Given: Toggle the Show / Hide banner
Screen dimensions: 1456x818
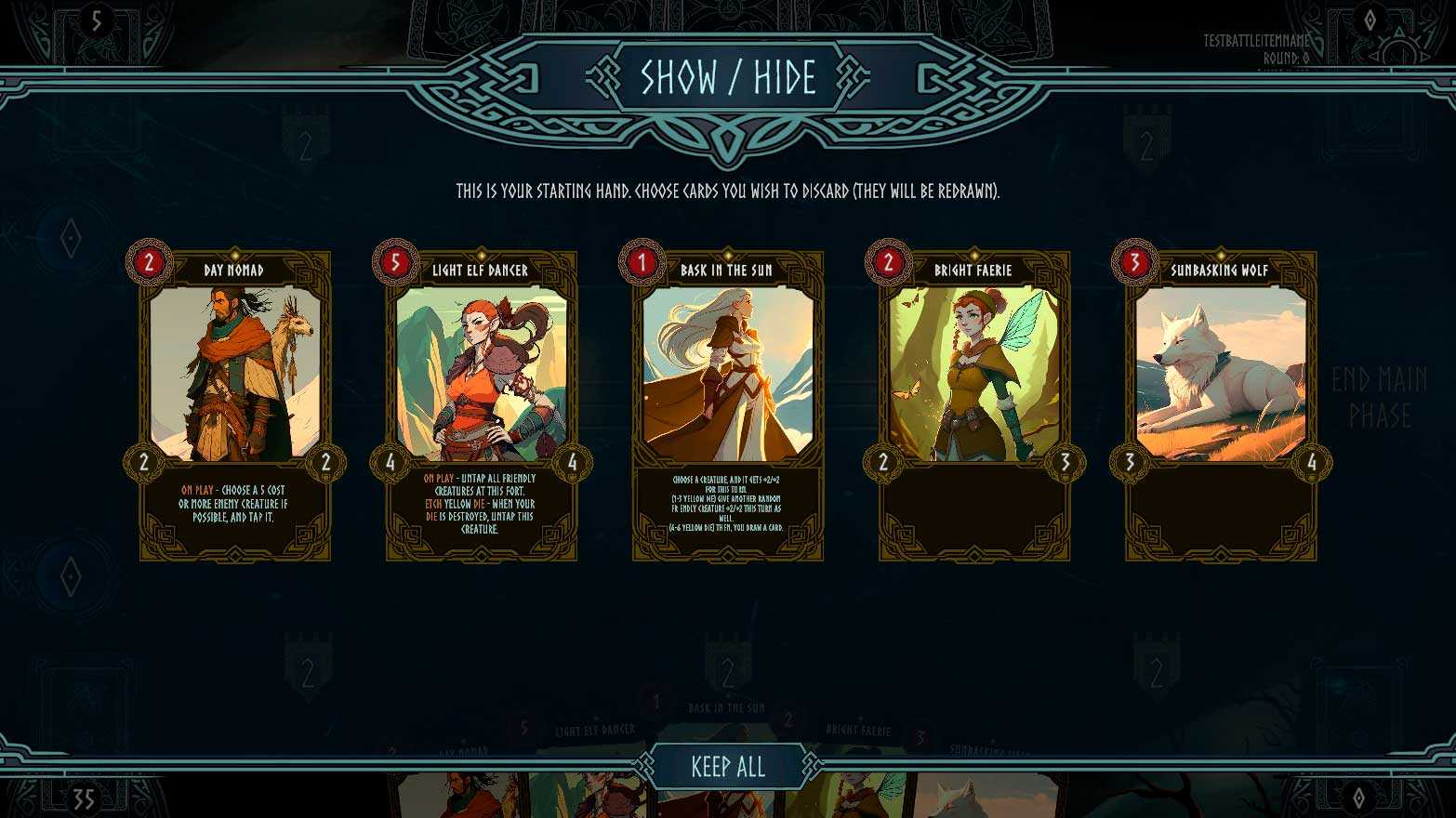Looking at the screenshot, I should click(x=728, y=78).
